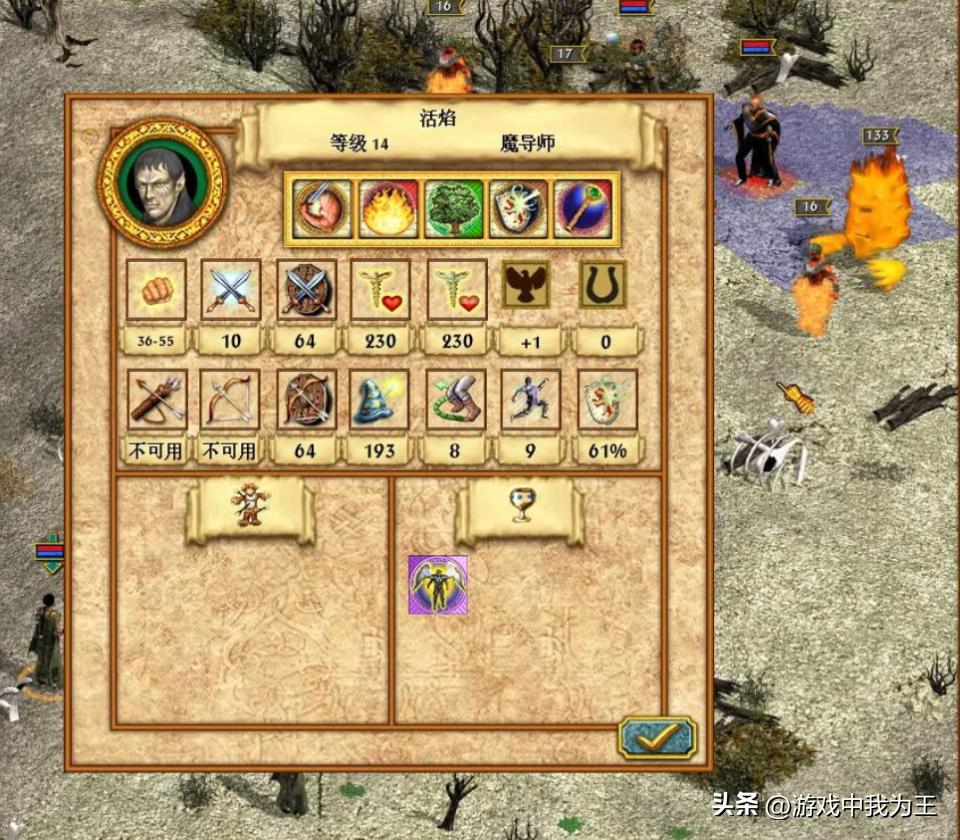Click the quiver of arrows stat icon

pyautogui.click(x=156, y=400)
